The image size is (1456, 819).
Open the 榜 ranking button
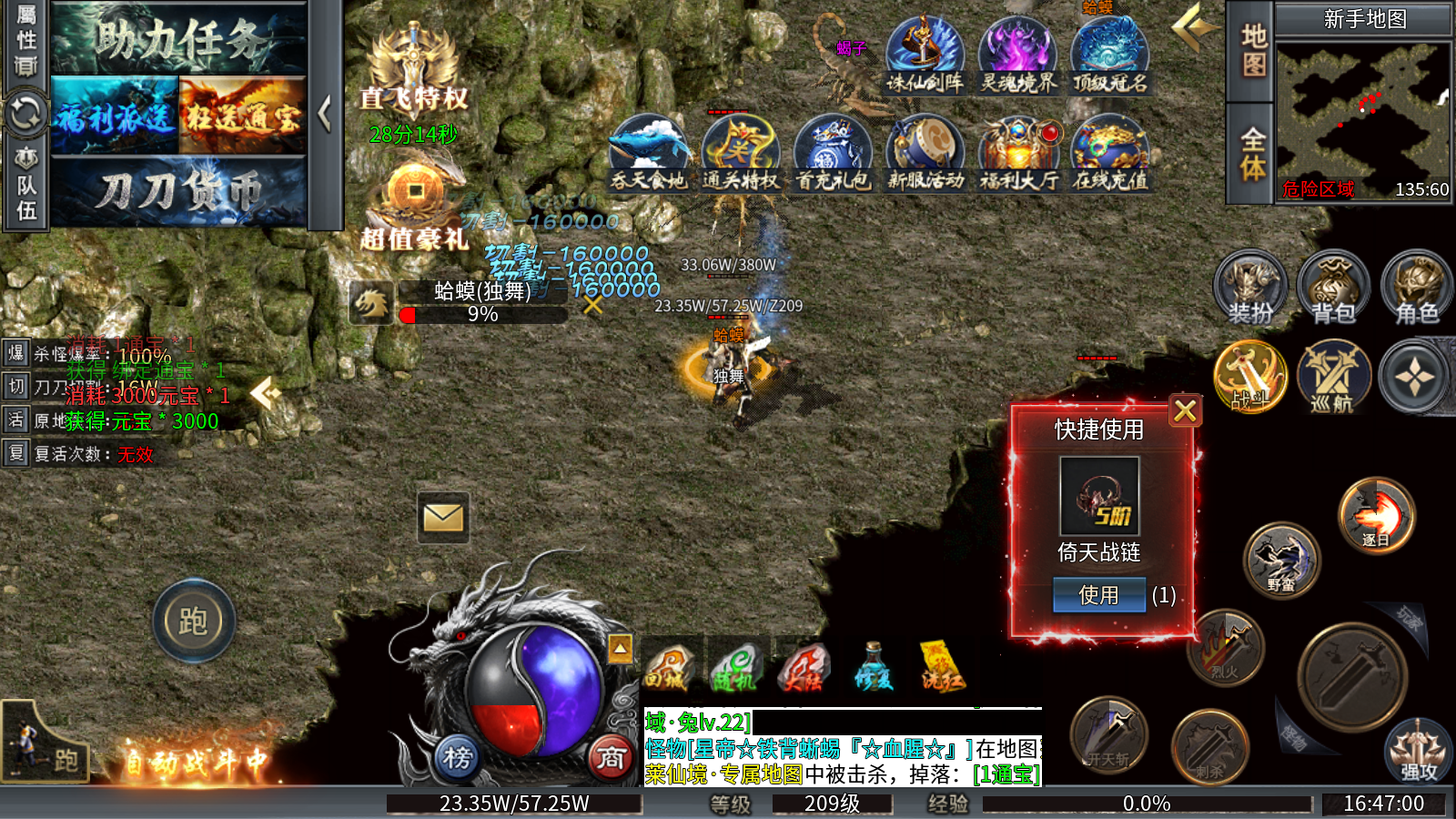458,756
